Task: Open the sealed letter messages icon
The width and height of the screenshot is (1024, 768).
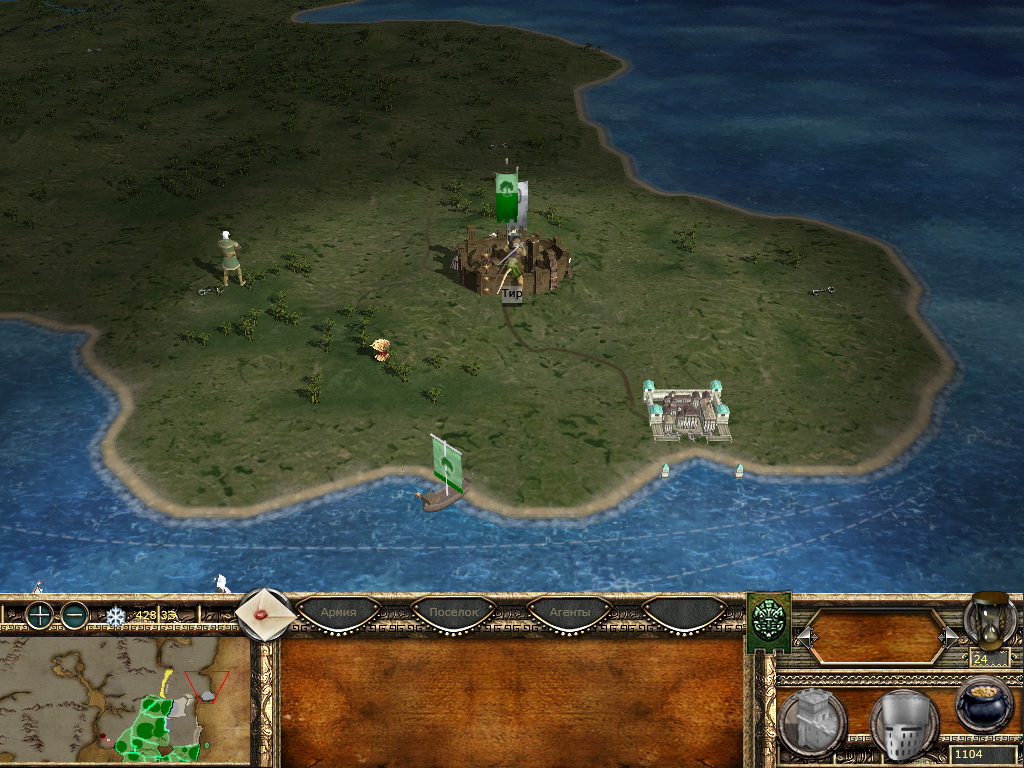Action: [265, 614]
